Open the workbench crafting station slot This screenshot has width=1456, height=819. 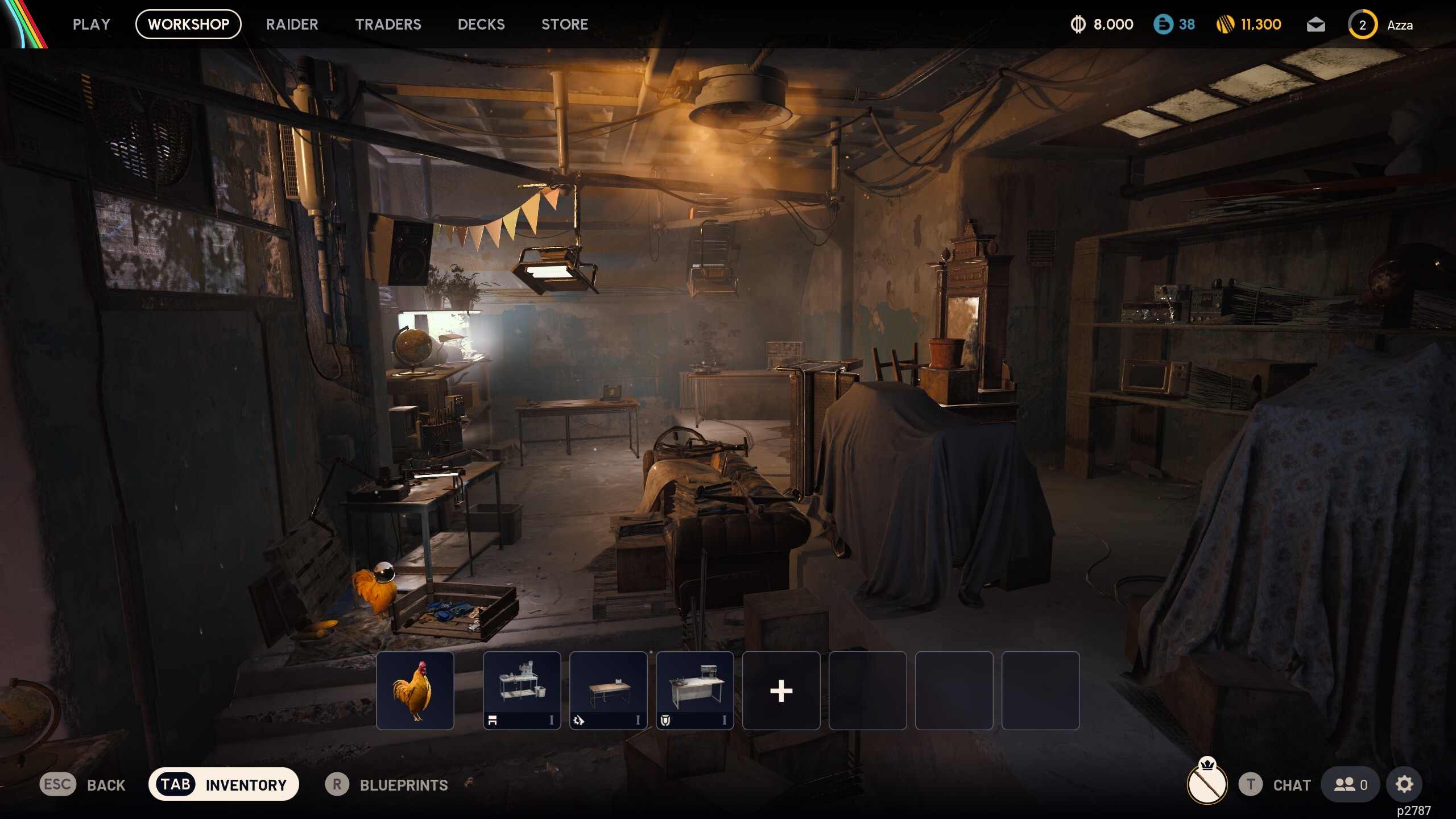pyautogui.click(x=521, y=690)
